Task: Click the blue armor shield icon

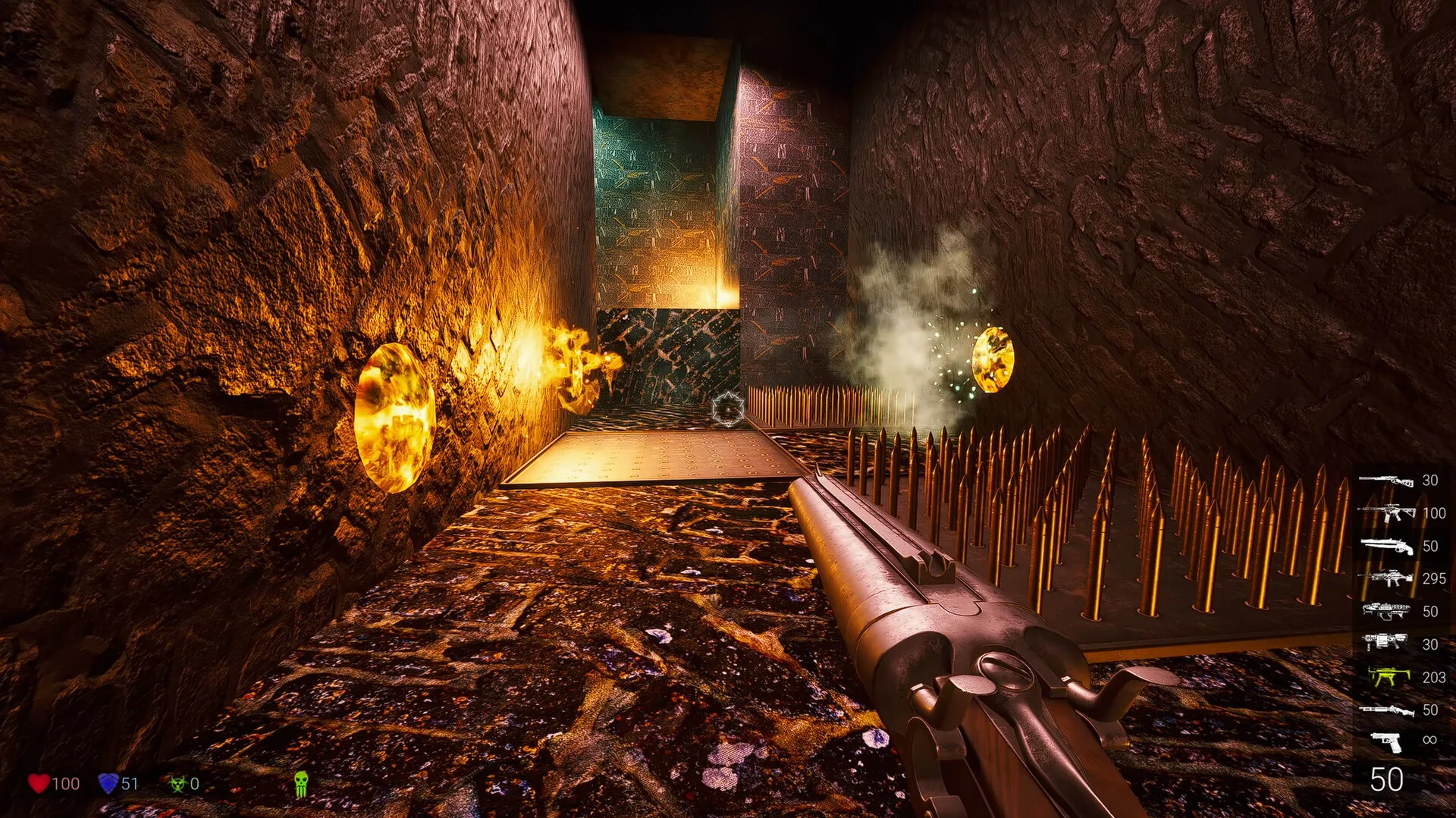Action: 108,783
